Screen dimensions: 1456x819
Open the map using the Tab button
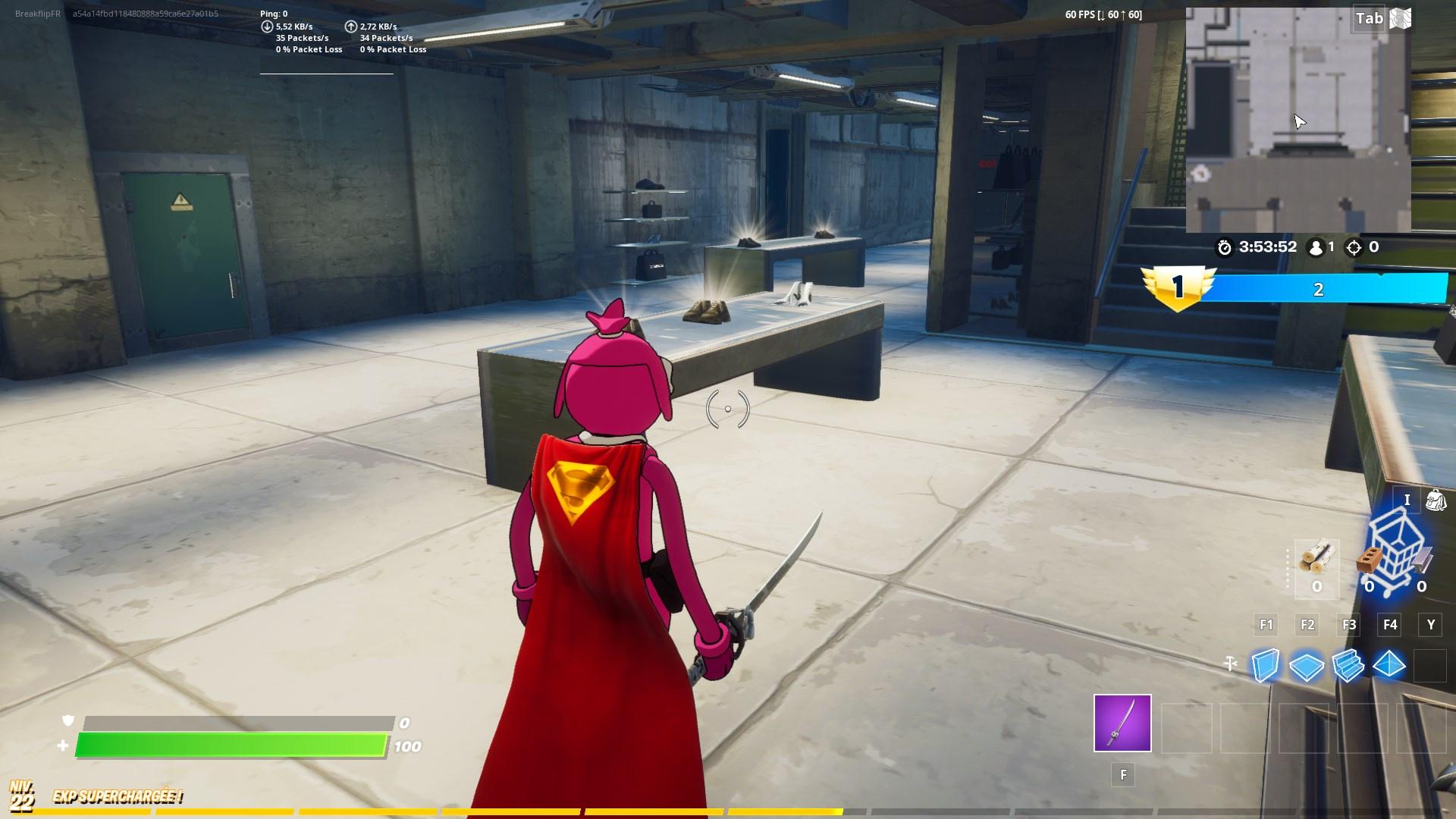(x=1370, y=18)
